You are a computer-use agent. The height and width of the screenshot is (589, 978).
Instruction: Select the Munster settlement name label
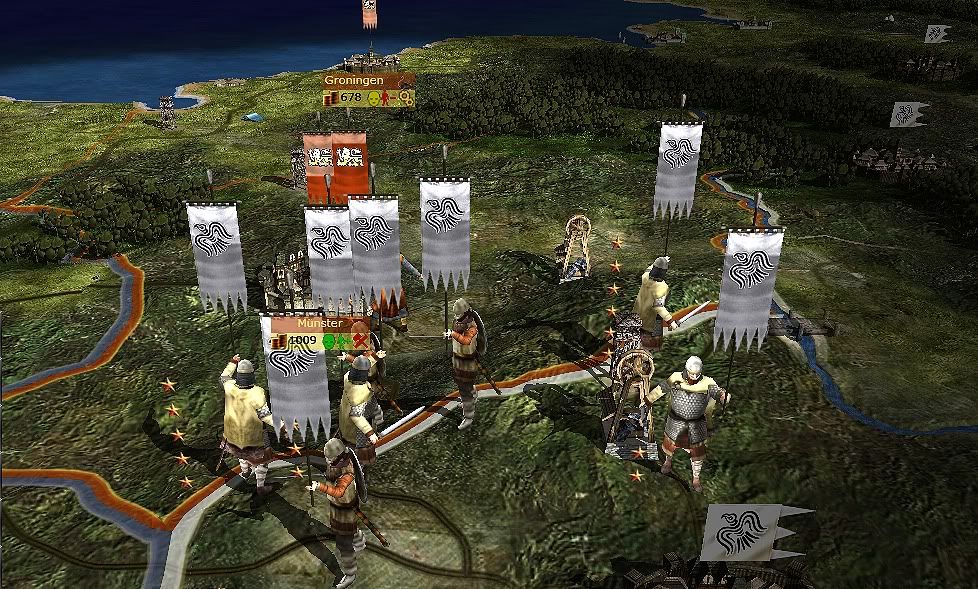pos(320,324)
